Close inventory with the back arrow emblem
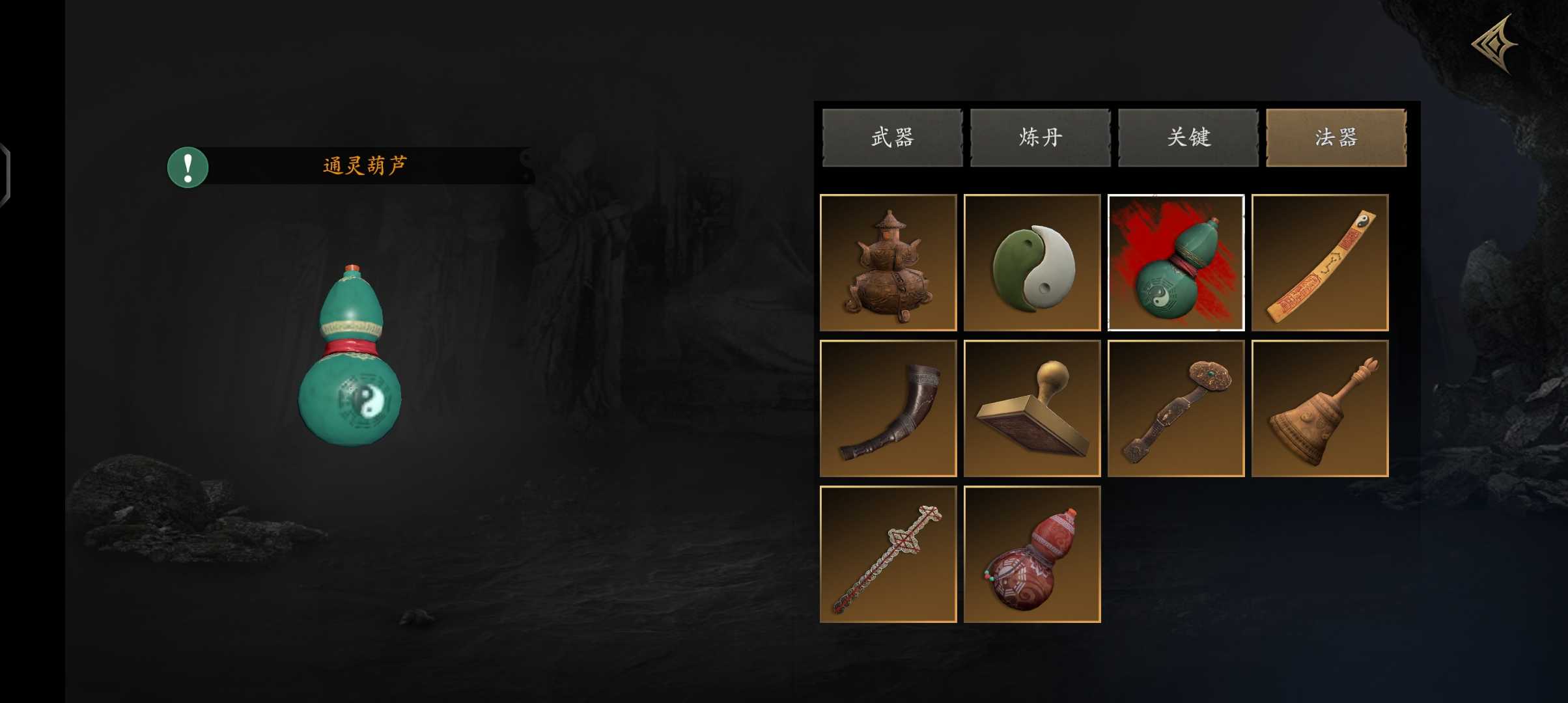The width and height of the screenshot is (1568, 703). click(x=1494, y=44)
